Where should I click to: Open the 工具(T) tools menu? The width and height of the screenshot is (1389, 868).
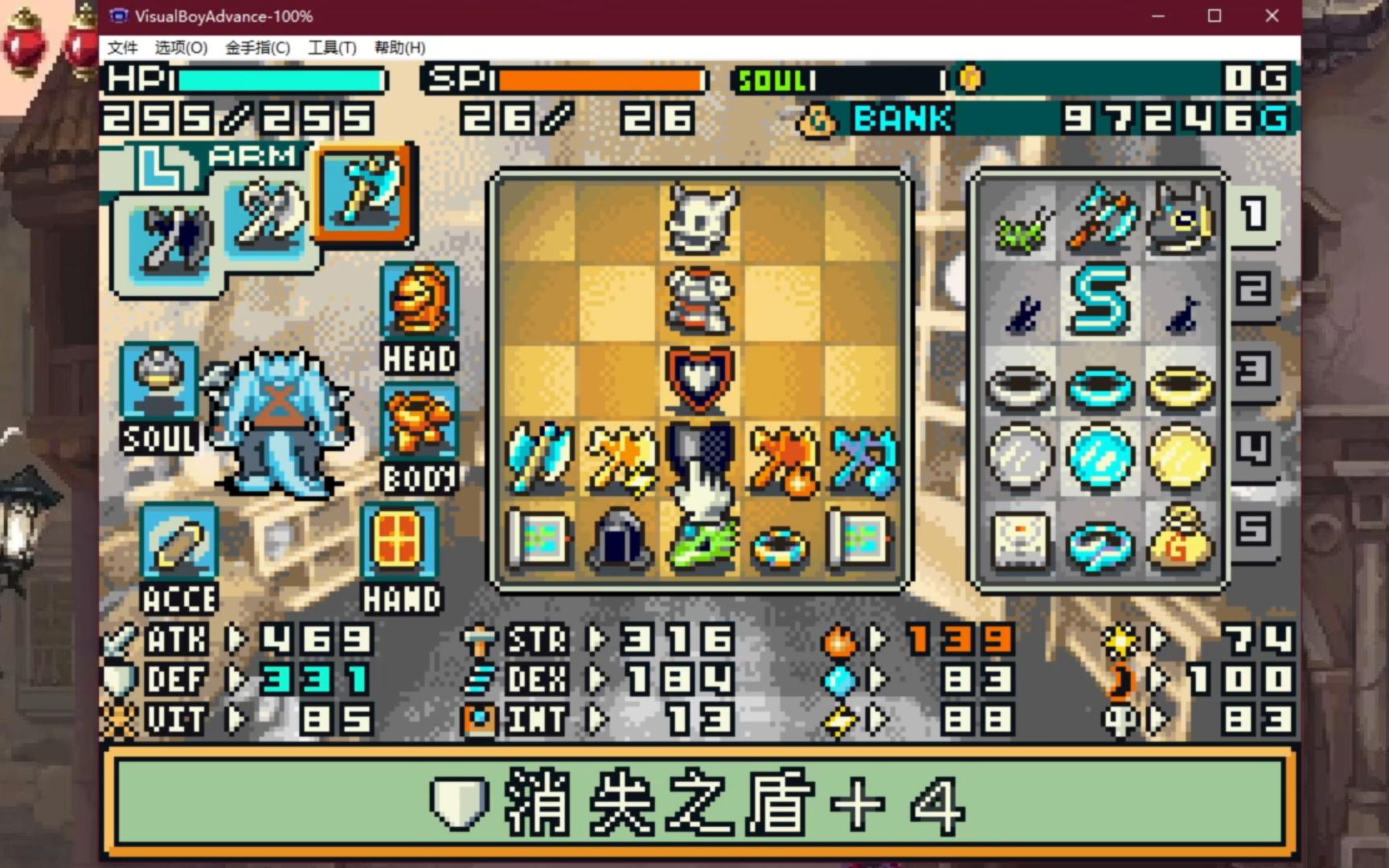point(332,47)
